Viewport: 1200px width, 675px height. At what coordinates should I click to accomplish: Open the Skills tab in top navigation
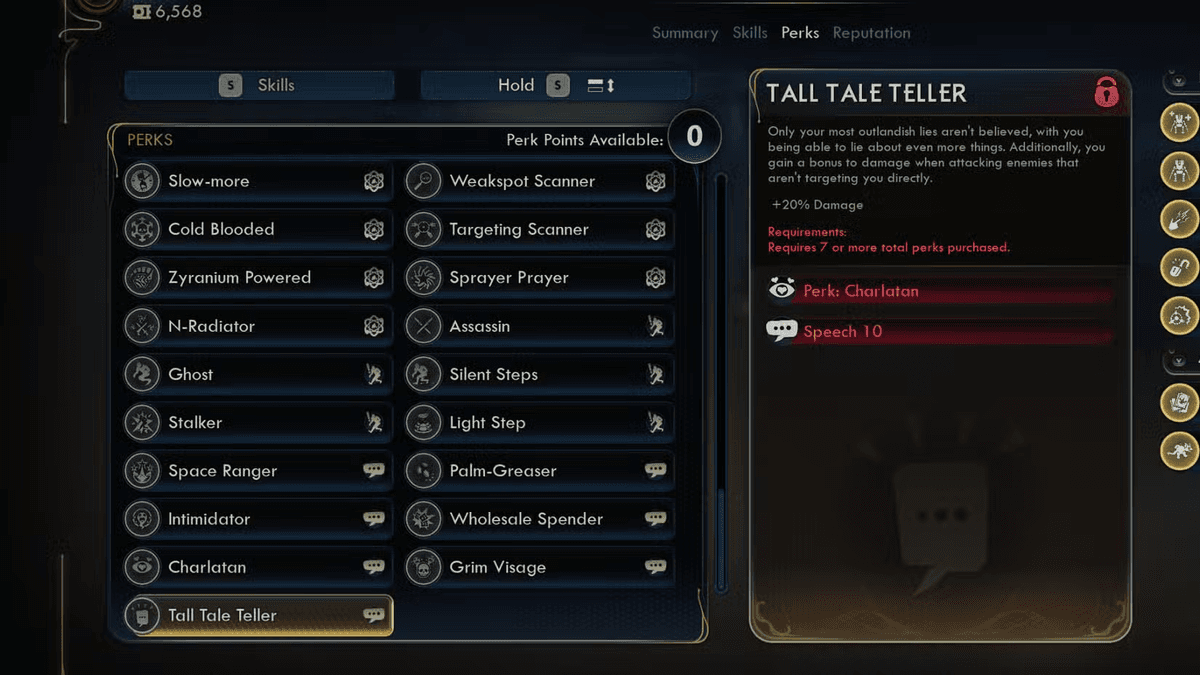pyautogui.click(x=750, y=33)
